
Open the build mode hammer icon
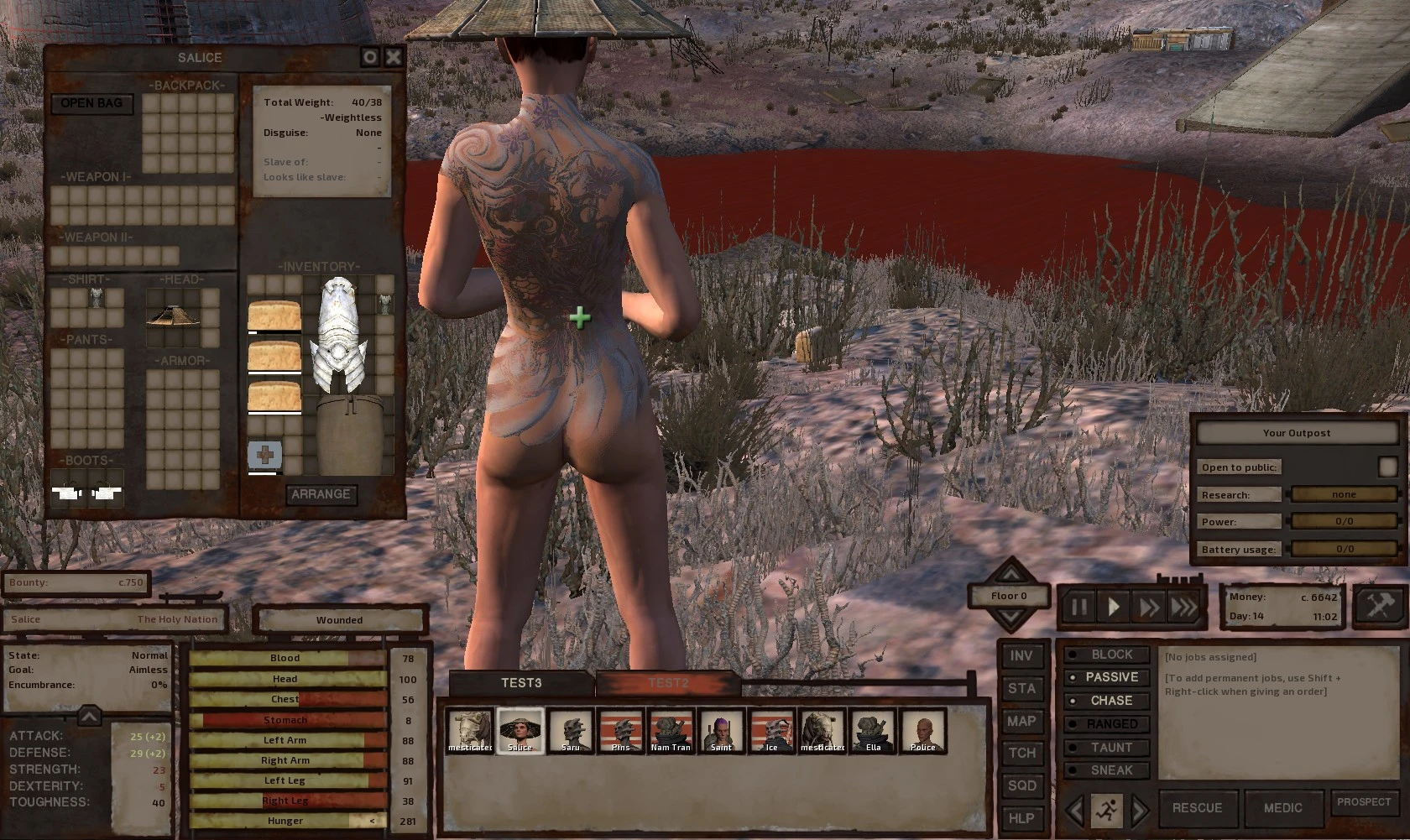click(x=1380, y=605)
